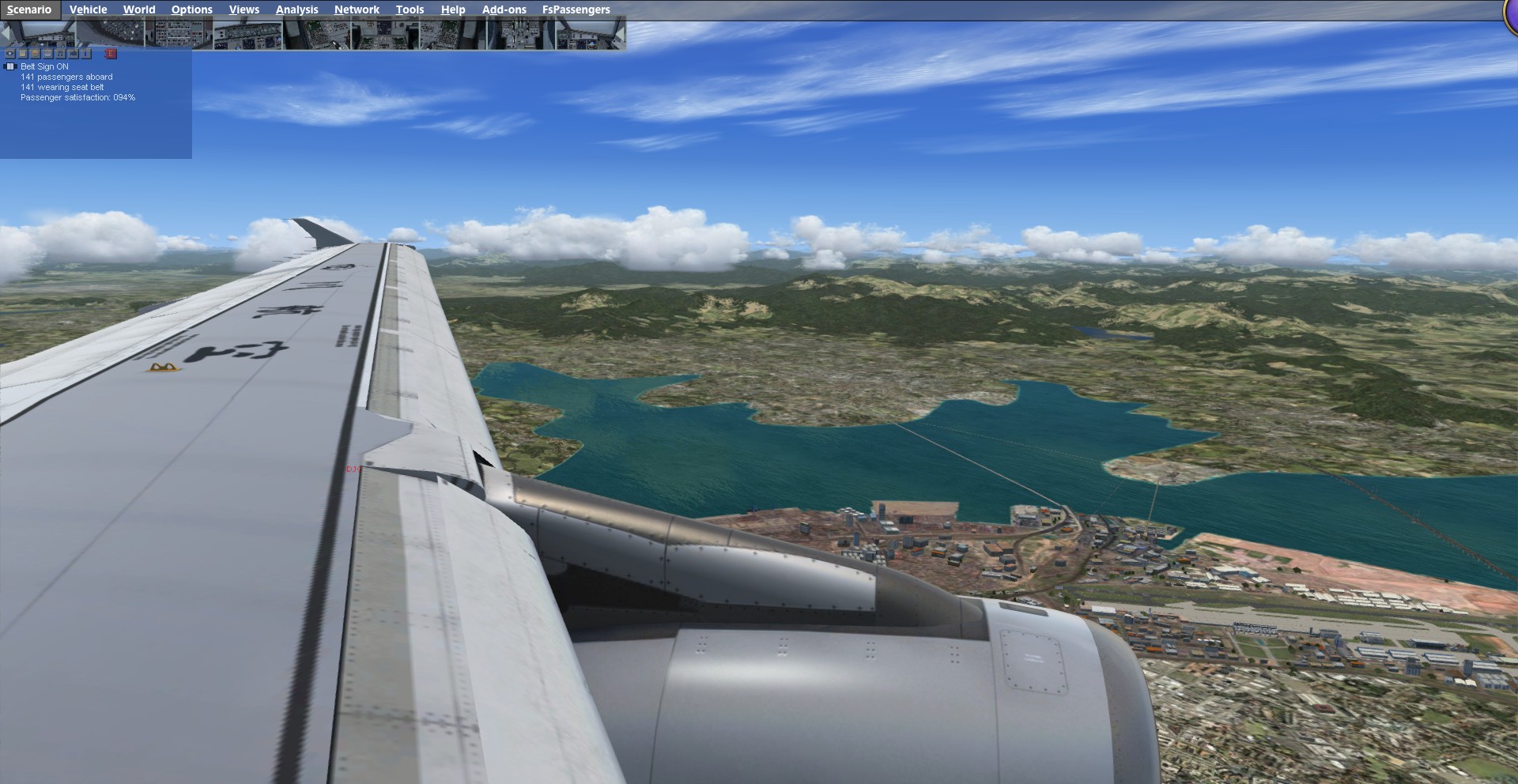Open the Analysis menu
The image size is (1518, 784).
pyautogui.click(x=296, y=9)
